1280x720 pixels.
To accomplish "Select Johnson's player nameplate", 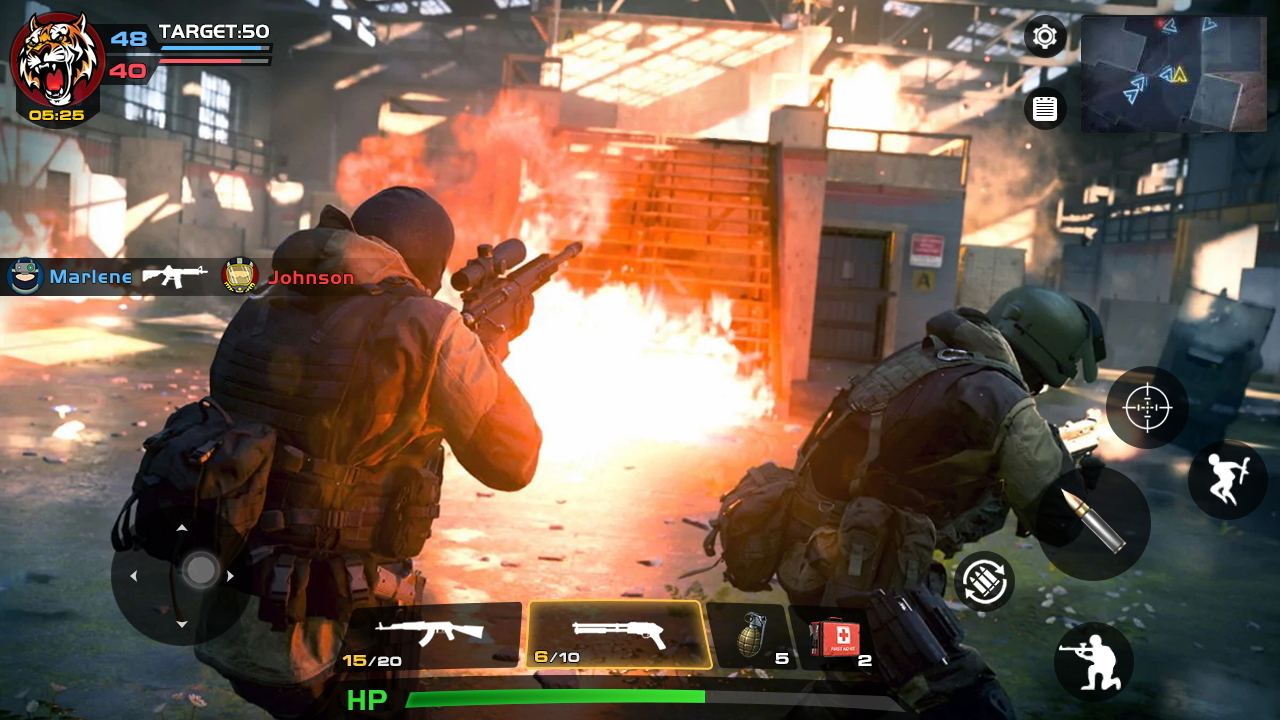I will coord(295,277).
